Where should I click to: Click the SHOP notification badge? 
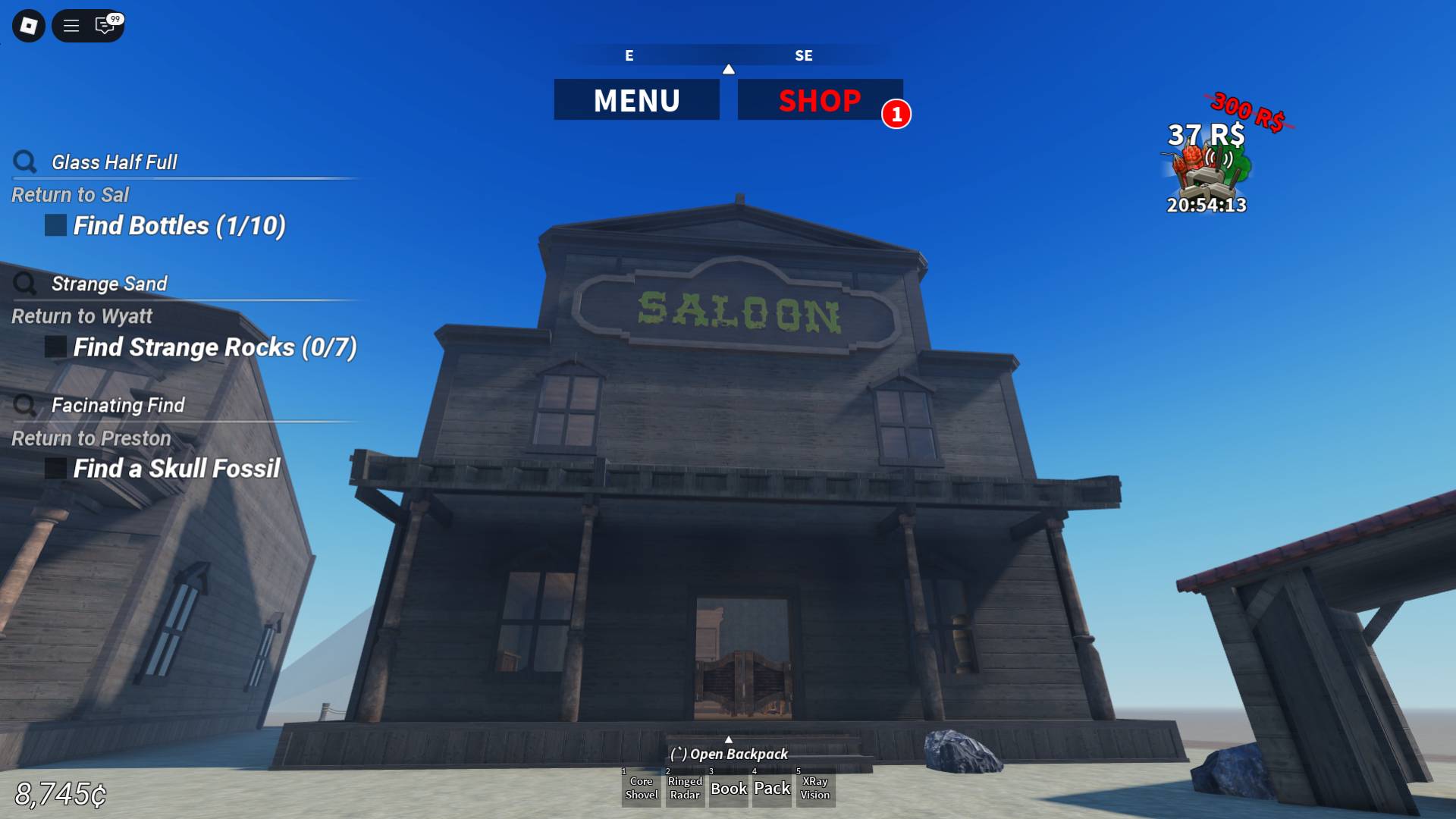point(898,114)
